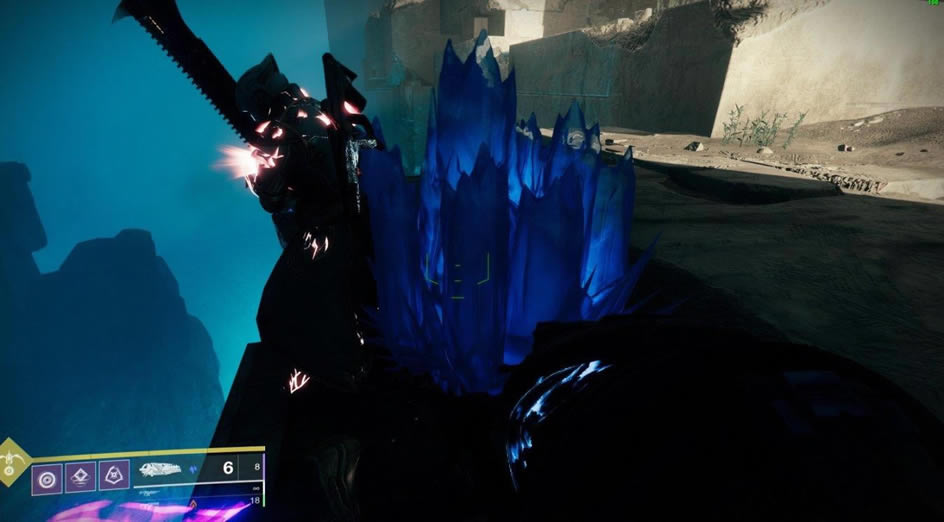Activate the class ability icon

coord(114,477)
